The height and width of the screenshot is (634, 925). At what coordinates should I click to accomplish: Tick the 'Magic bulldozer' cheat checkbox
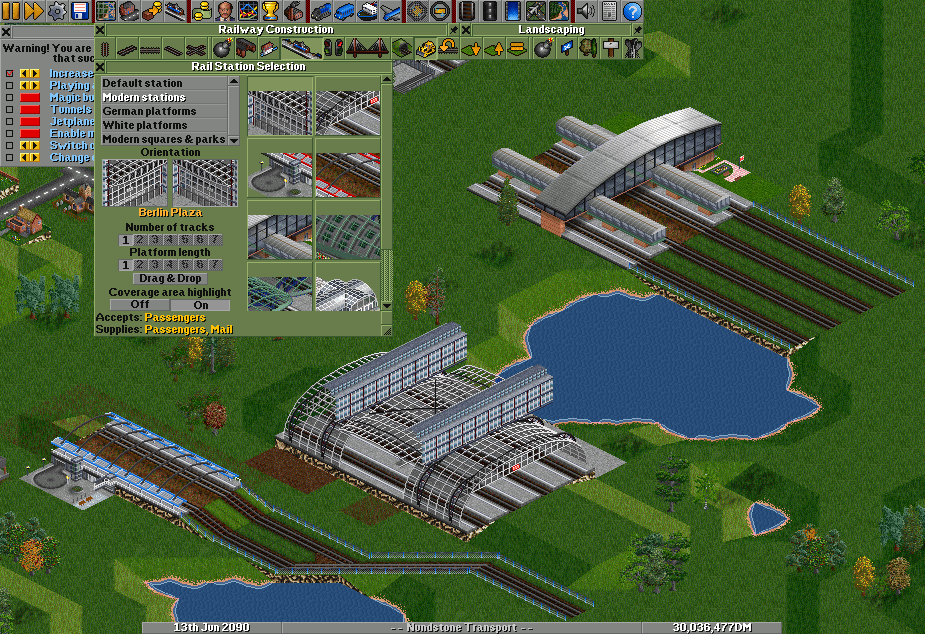coord(10,98)
